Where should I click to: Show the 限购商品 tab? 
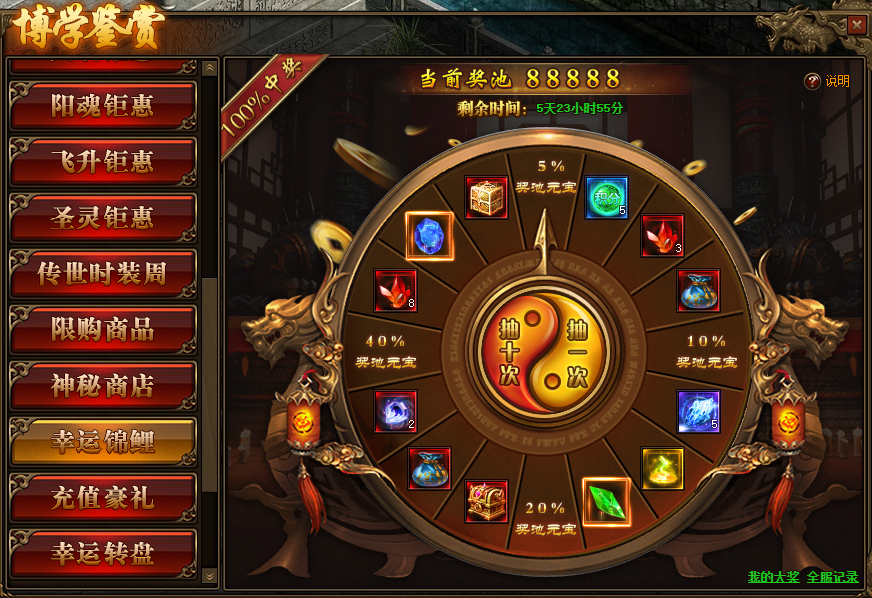pyautogui.click(x=102, y=330)
